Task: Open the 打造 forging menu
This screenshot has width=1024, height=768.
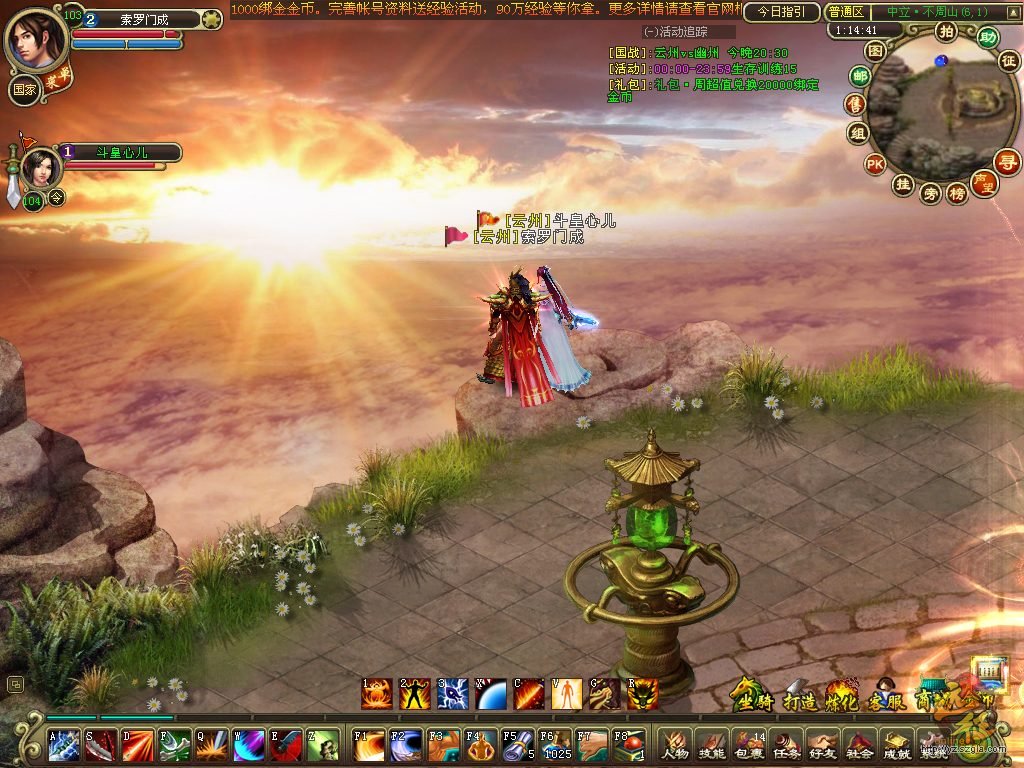Action: 797,693
